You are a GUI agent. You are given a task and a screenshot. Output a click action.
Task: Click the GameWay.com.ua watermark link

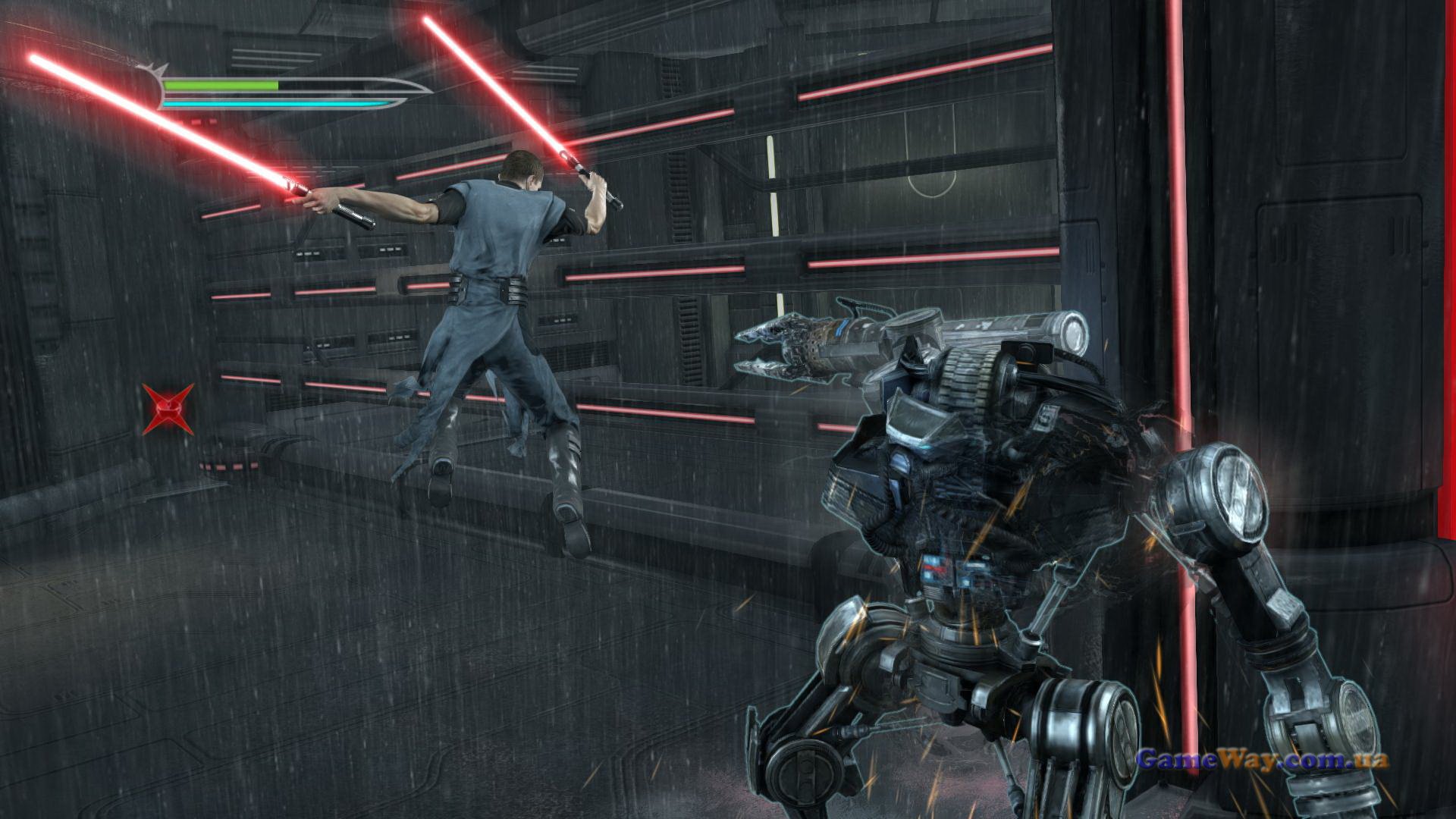click(x=1262, y=759)
